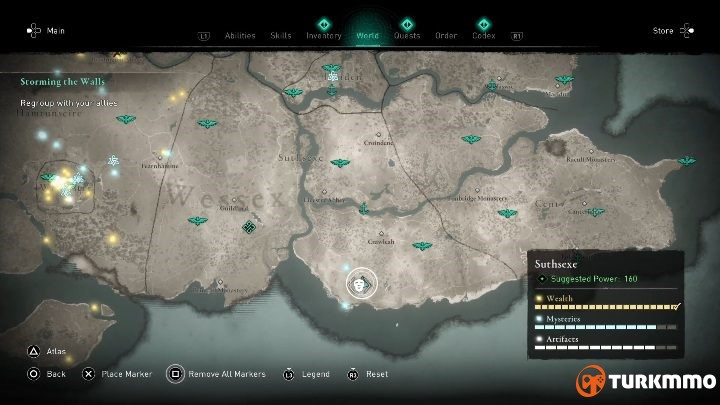Switch to the Order tab
The height and width of the screenshot is (405, 720).
[446, 35]
